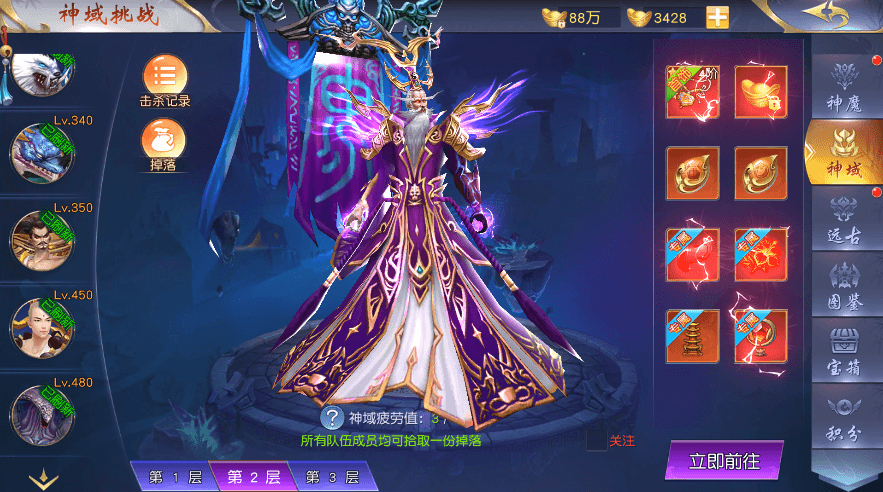Choose the 第3层 floor tab
This screenshot has height=492, width=883.
point(332,477)
